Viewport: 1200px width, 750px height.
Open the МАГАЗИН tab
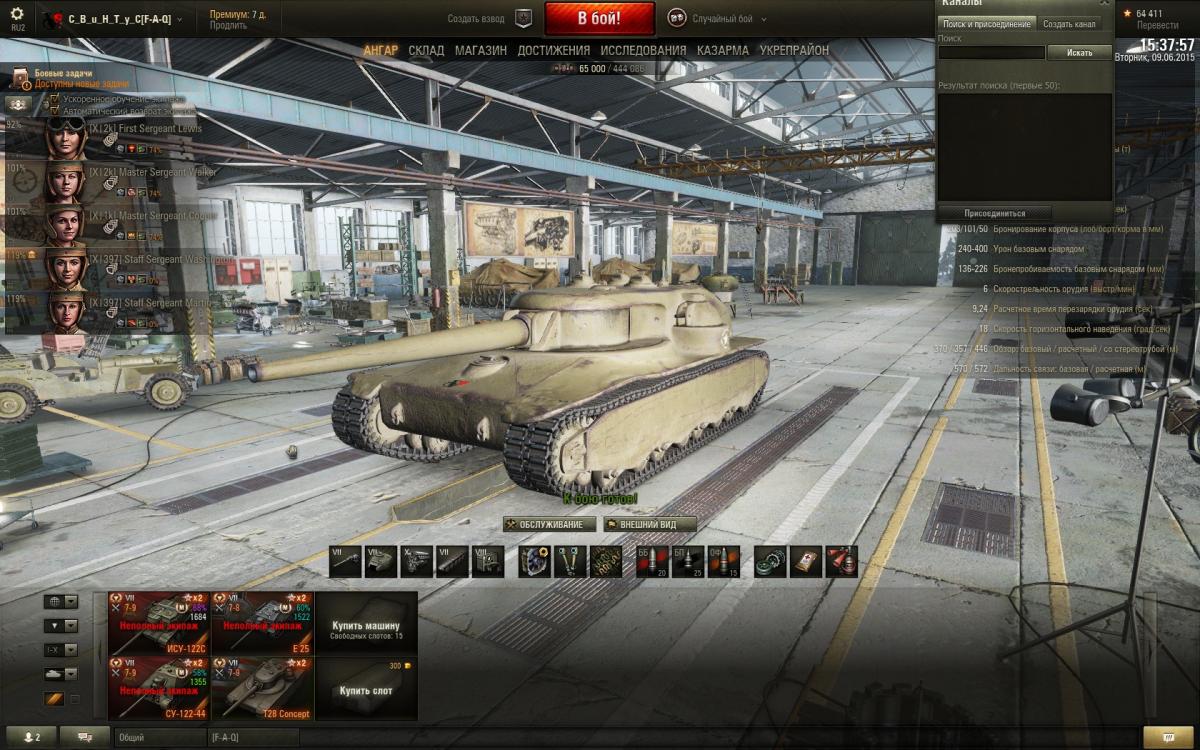(480, 50)
